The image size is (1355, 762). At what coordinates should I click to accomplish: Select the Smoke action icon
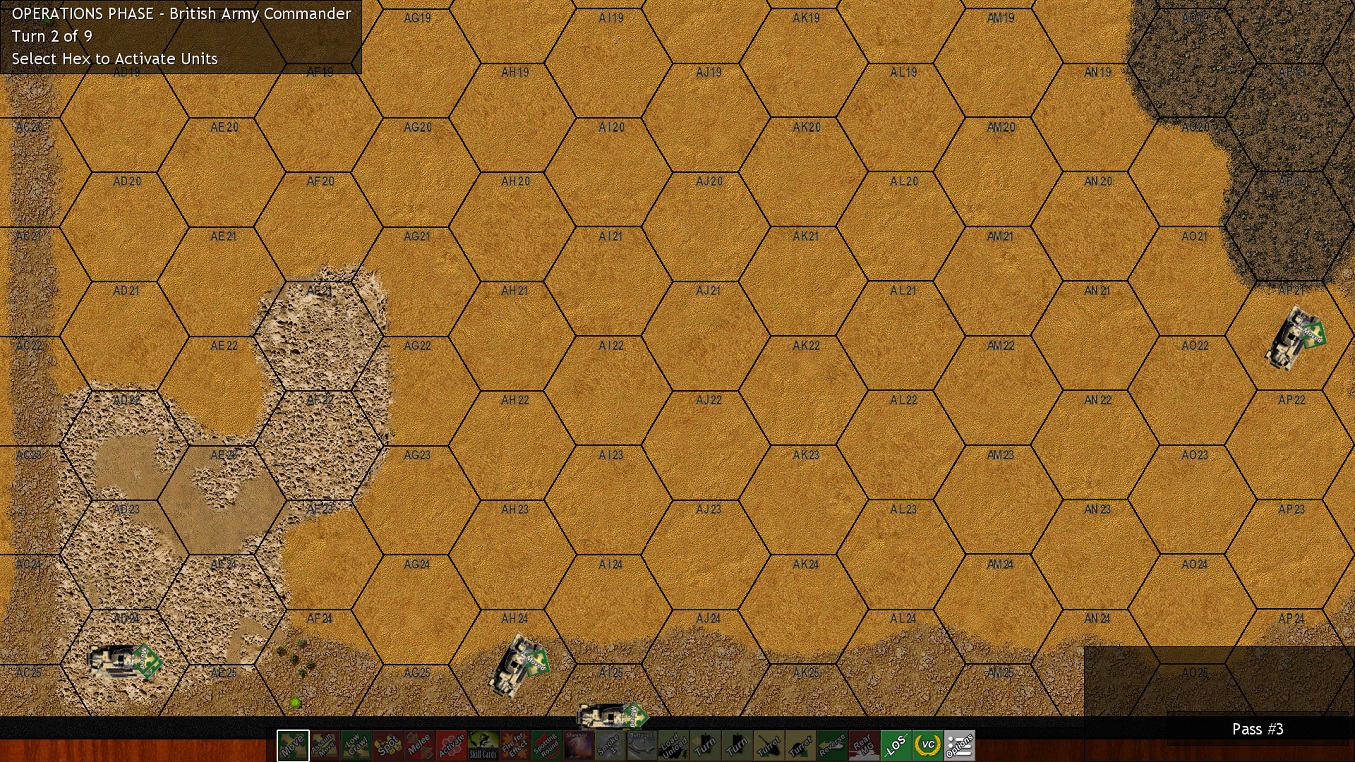[612, 745]
